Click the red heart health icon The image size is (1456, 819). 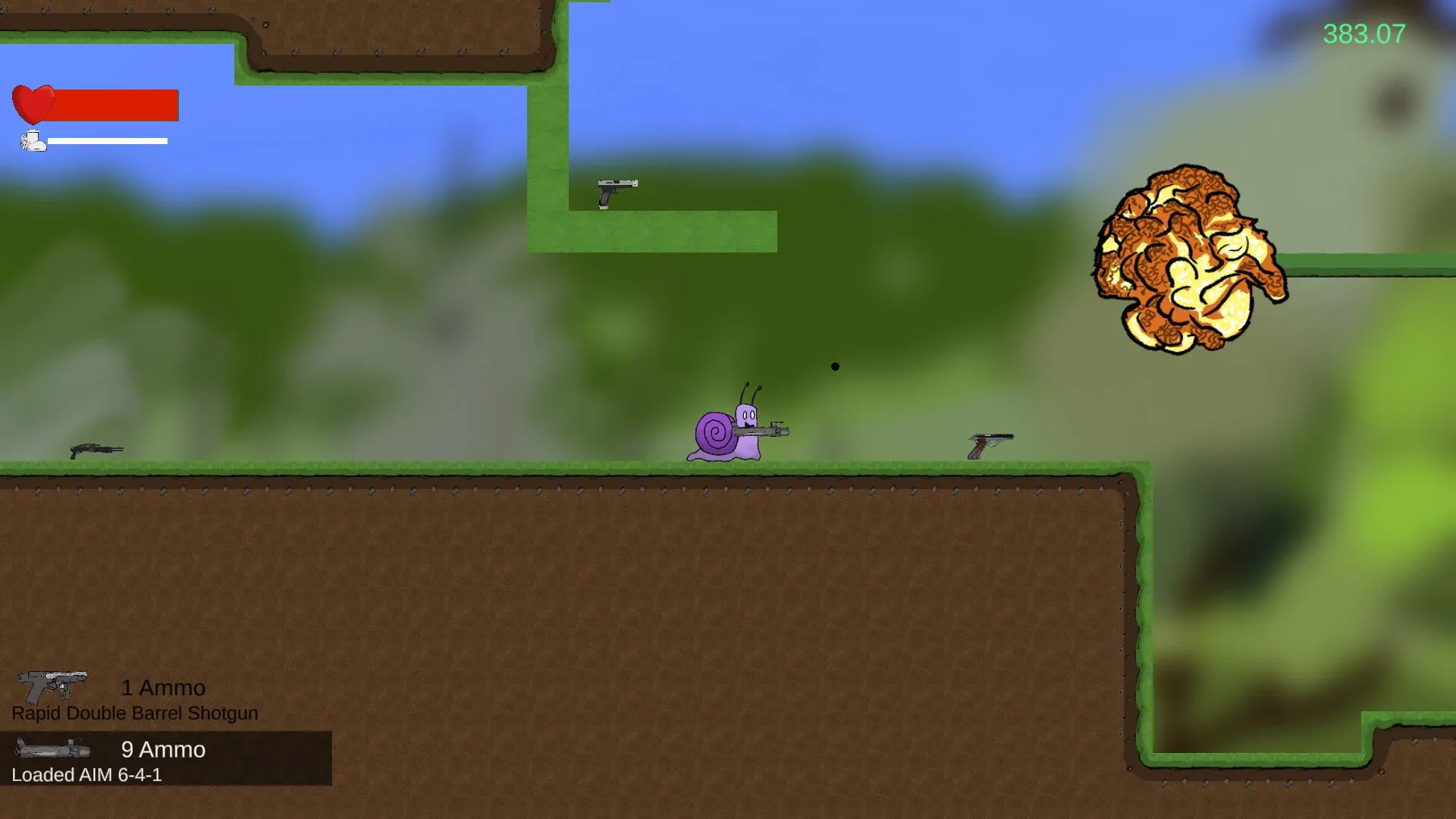(33, 102)
